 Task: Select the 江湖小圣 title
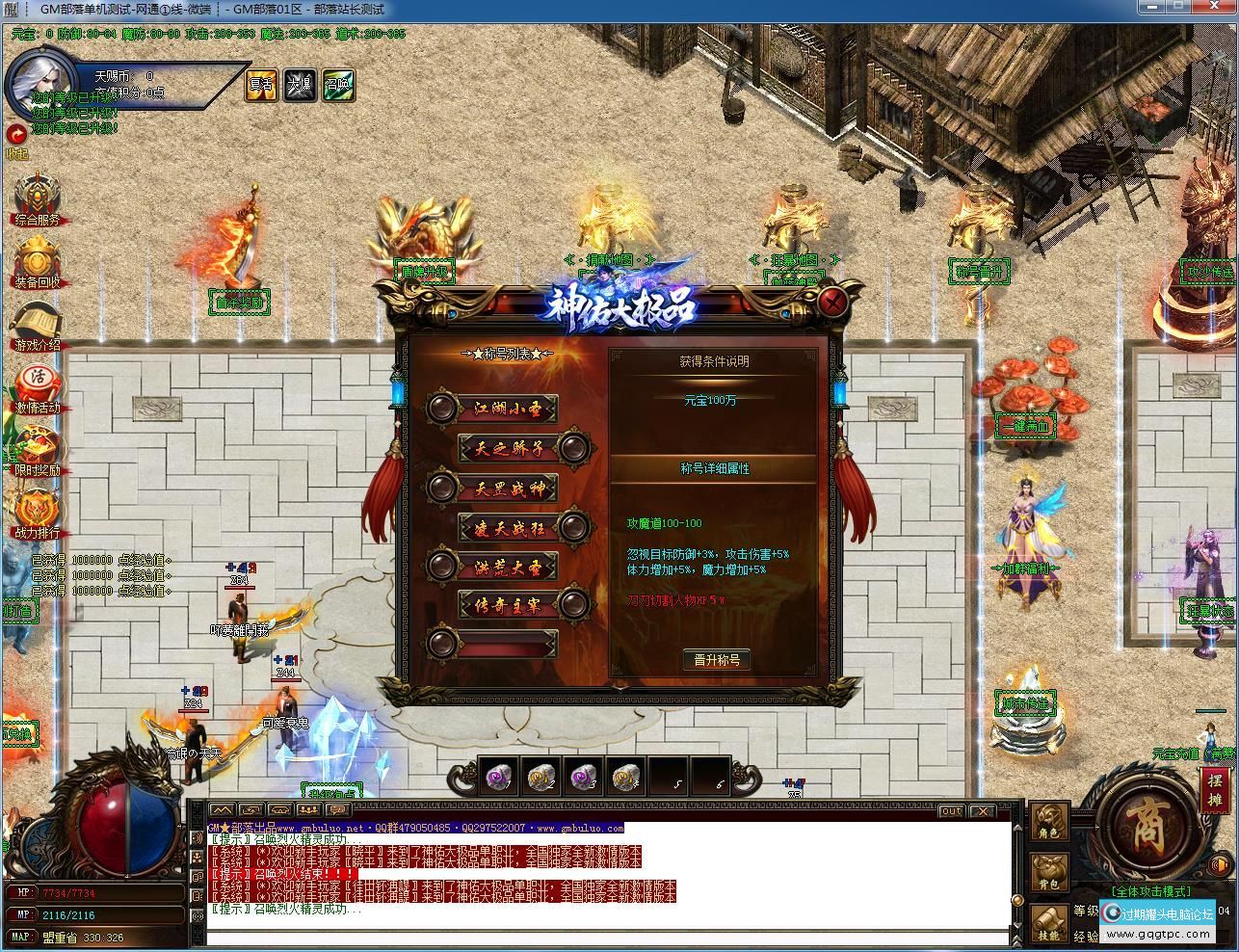pos(509,409)
